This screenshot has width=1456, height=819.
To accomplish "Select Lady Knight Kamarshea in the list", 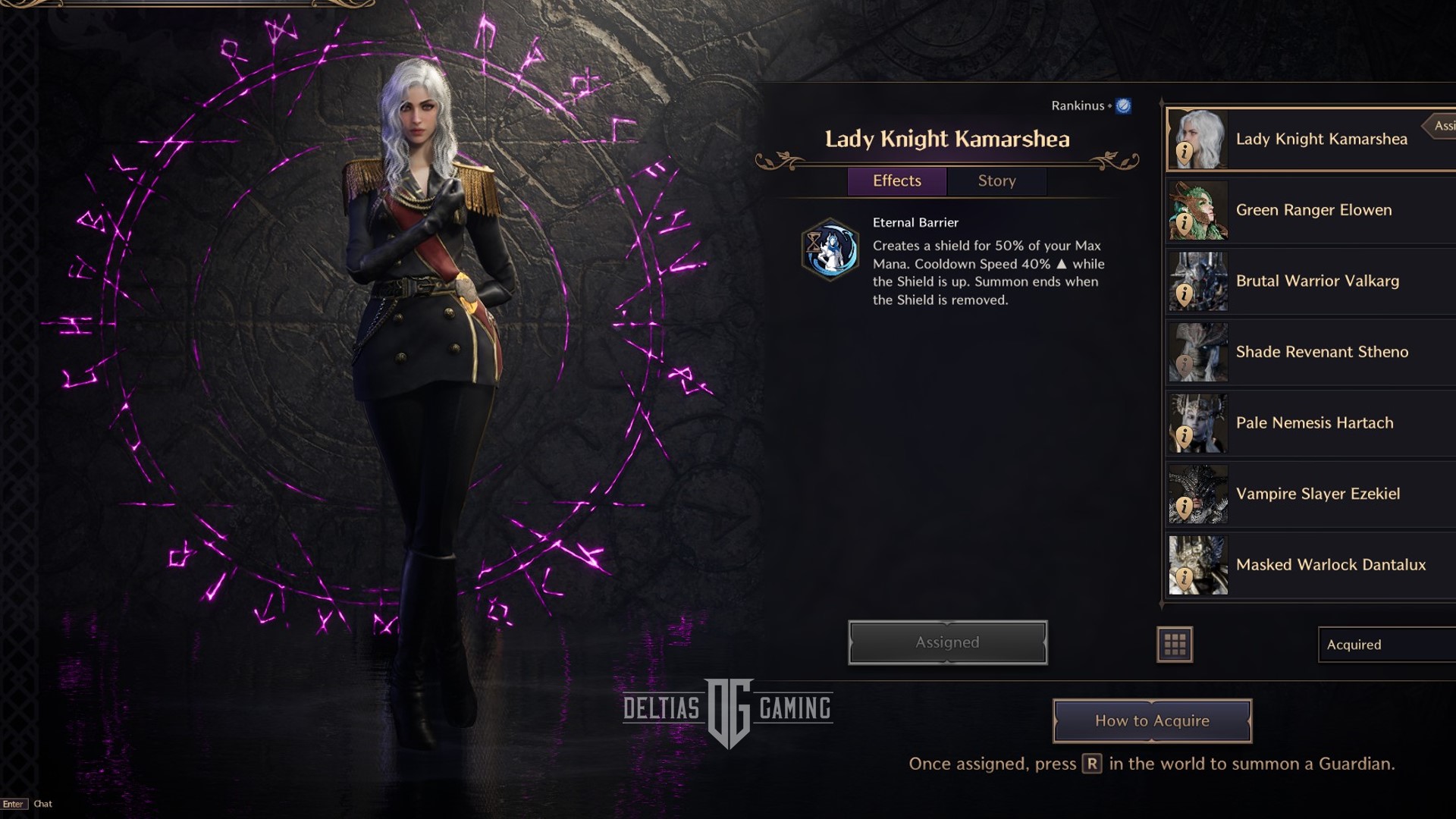I will [1320, 140].
